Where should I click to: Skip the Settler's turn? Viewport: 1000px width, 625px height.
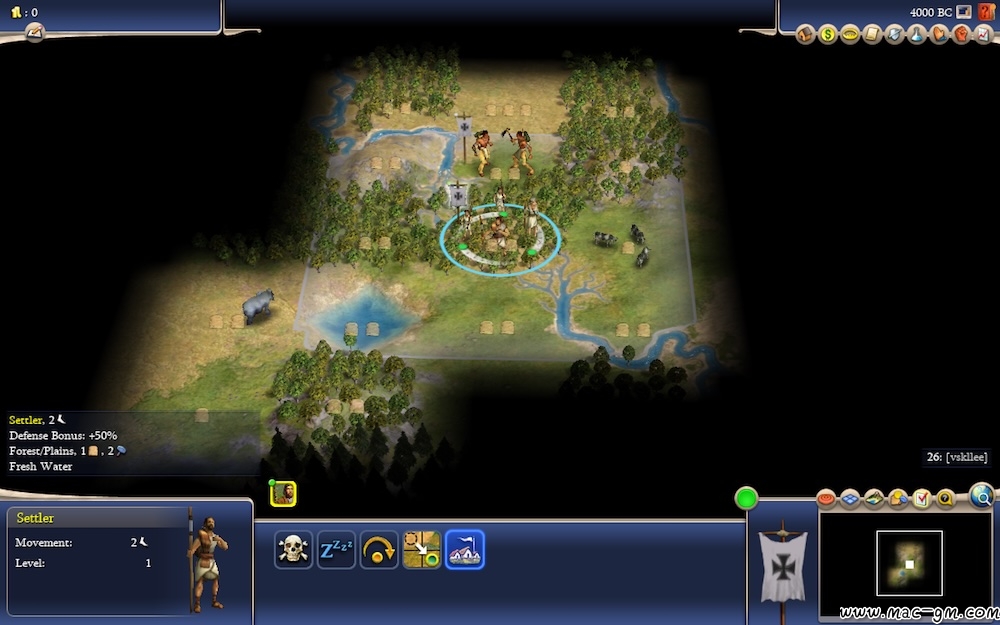pos(379,549)
